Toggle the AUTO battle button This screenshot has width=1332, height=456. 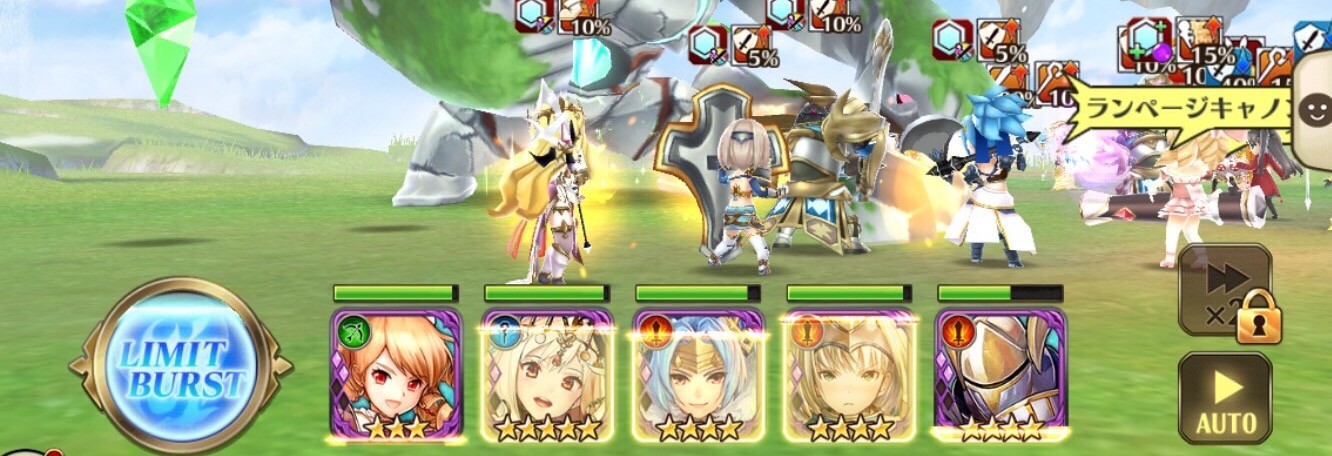[x=1224, y=397]
